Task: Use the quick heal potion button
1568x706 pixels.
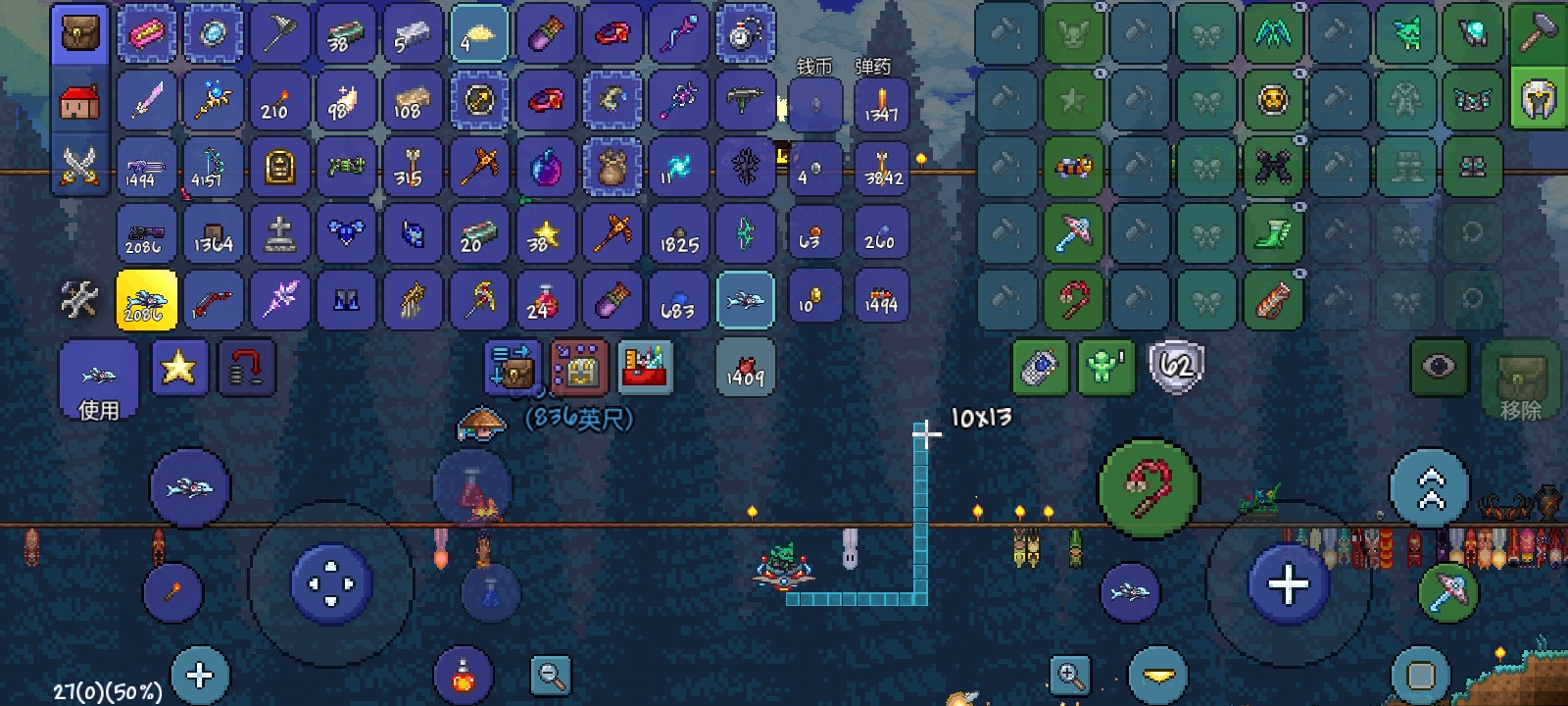Action: click(x=464, y=675)
